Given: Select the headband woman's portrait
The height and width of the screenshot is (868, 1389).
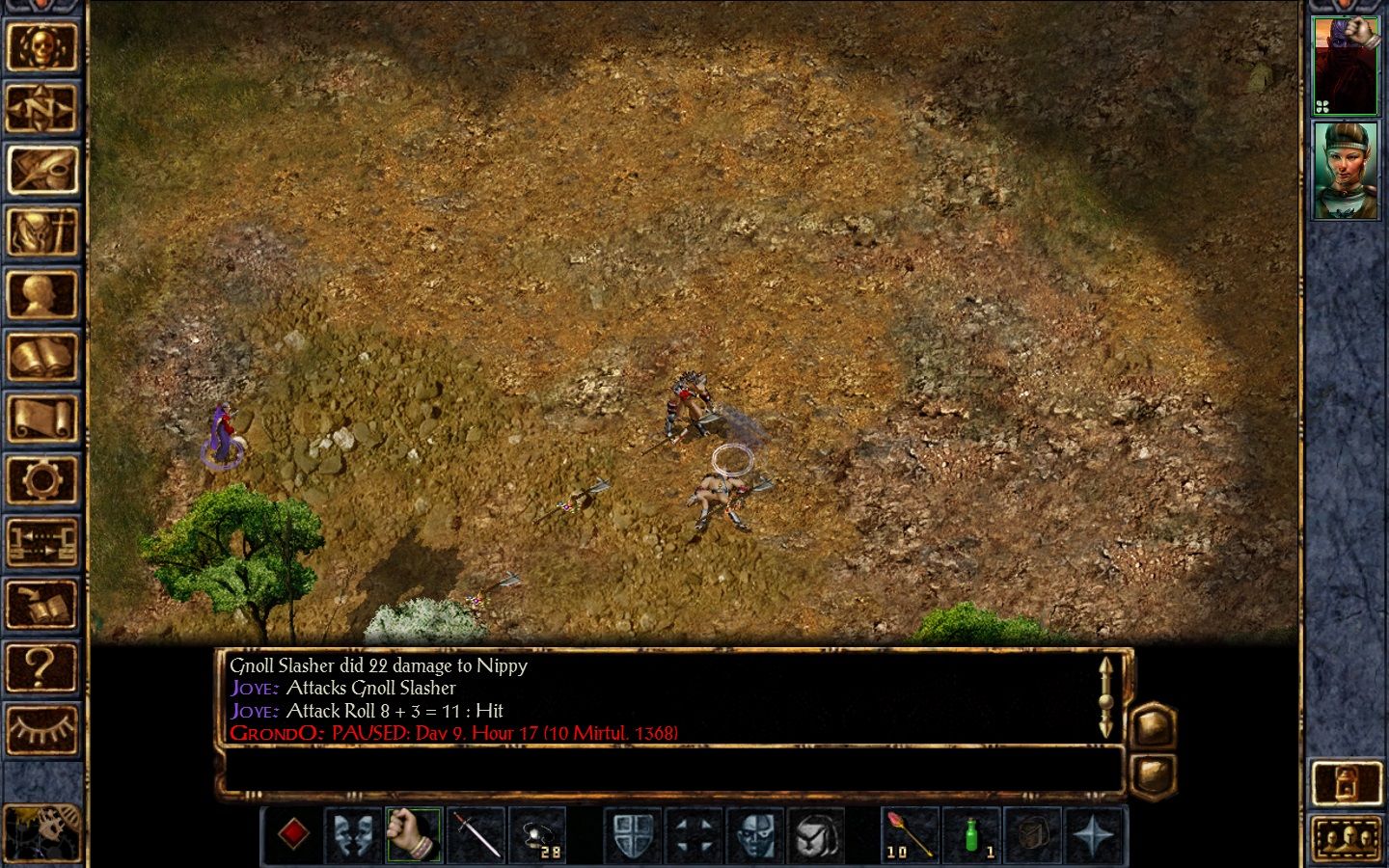Looking at the screenshot, I should pos(1346,170).
